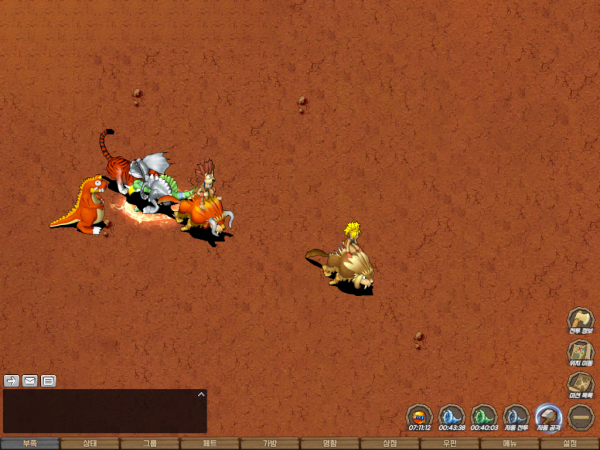Open the 메뉴 (menu) button
Screen dimensions: 600x450
click(x=510, y=443)
